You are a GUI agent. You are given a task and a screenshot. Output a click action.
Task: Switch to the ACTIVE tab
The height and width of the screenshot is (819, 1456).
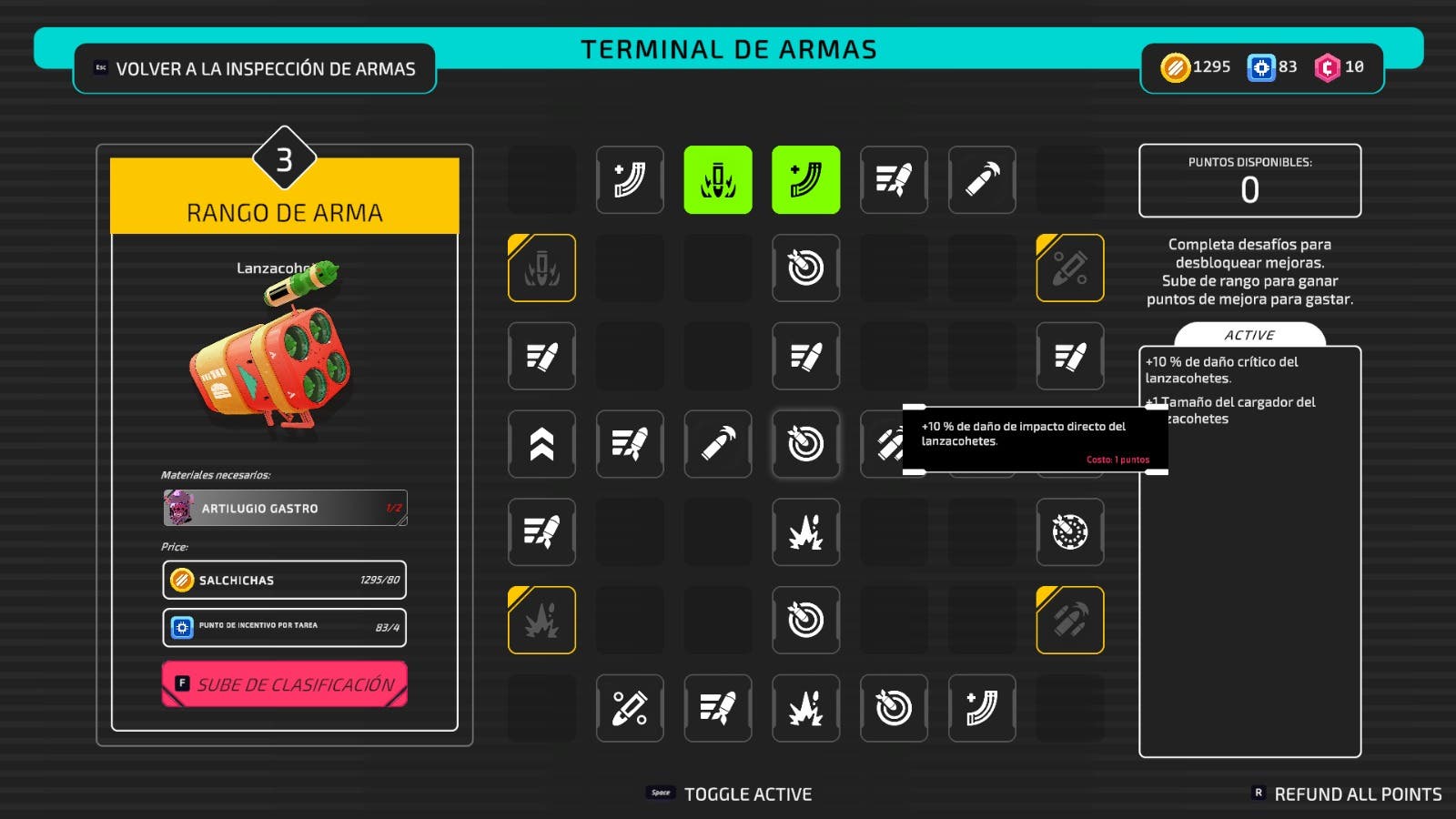point(1251,335)
